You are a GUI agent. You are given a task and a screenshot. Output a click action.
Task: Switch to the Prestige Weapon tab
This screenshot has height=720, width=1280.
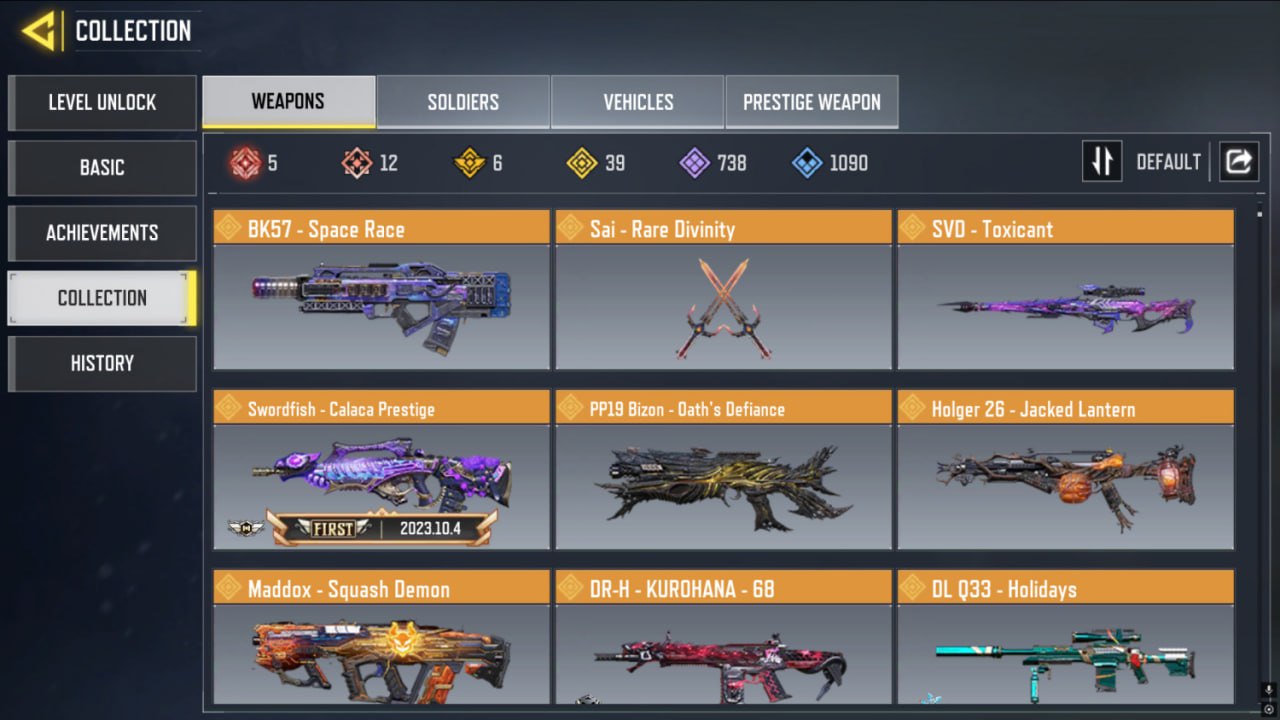(x=812, y=102)
